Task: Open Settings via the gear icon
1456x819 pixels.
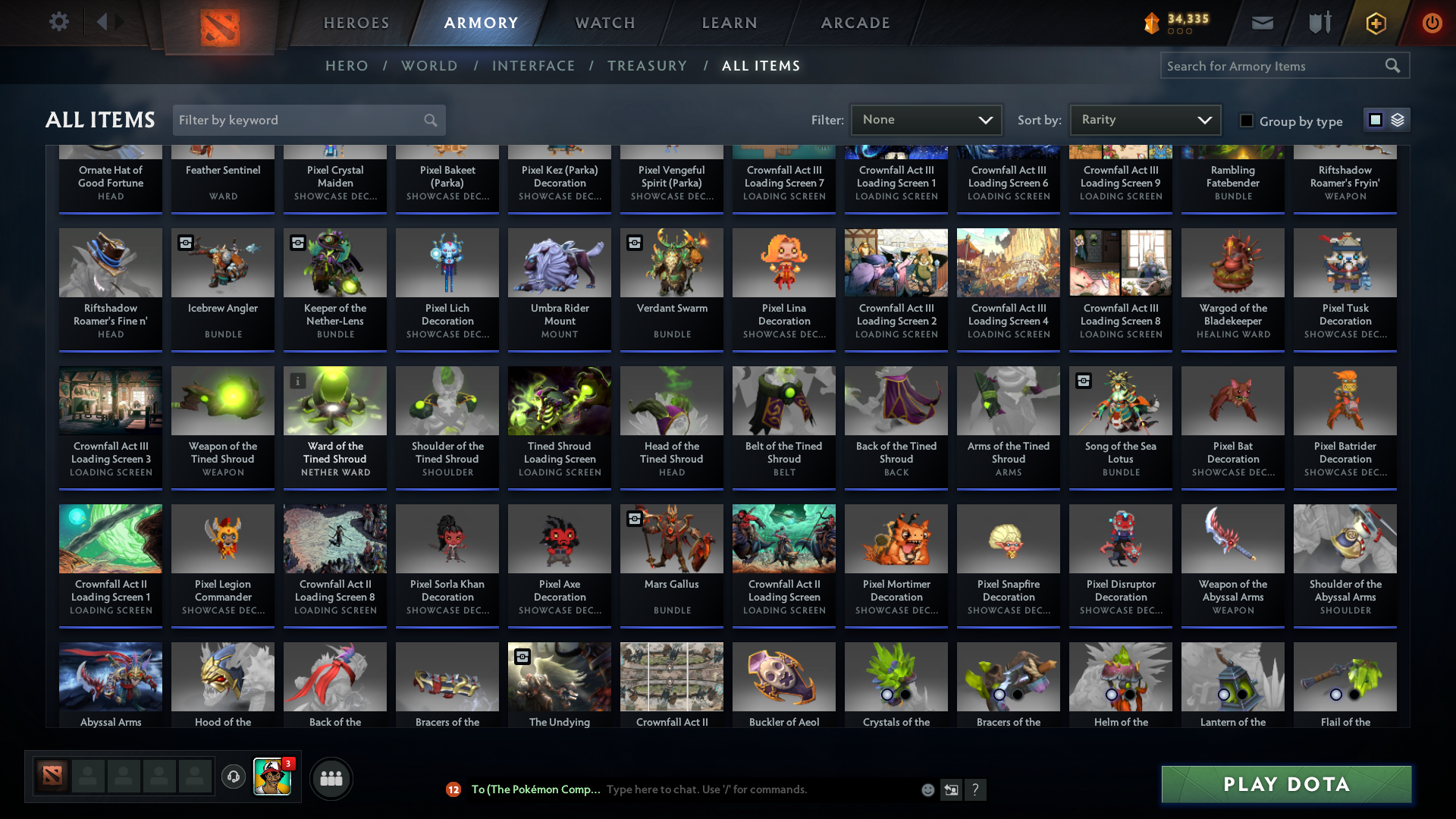Action: pos(59,21)
